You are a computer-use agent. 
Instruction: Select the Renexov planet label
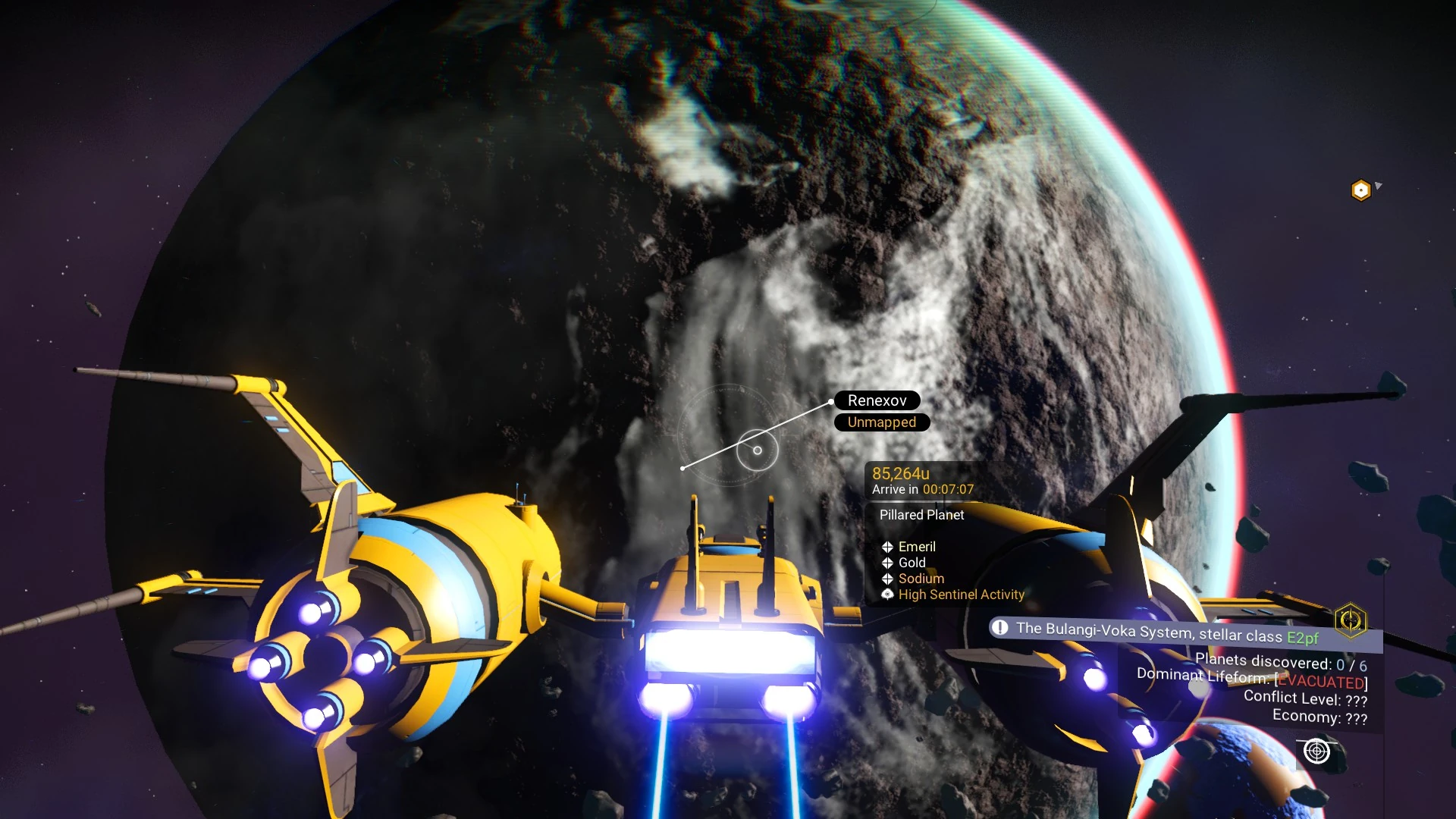point(877,400)
